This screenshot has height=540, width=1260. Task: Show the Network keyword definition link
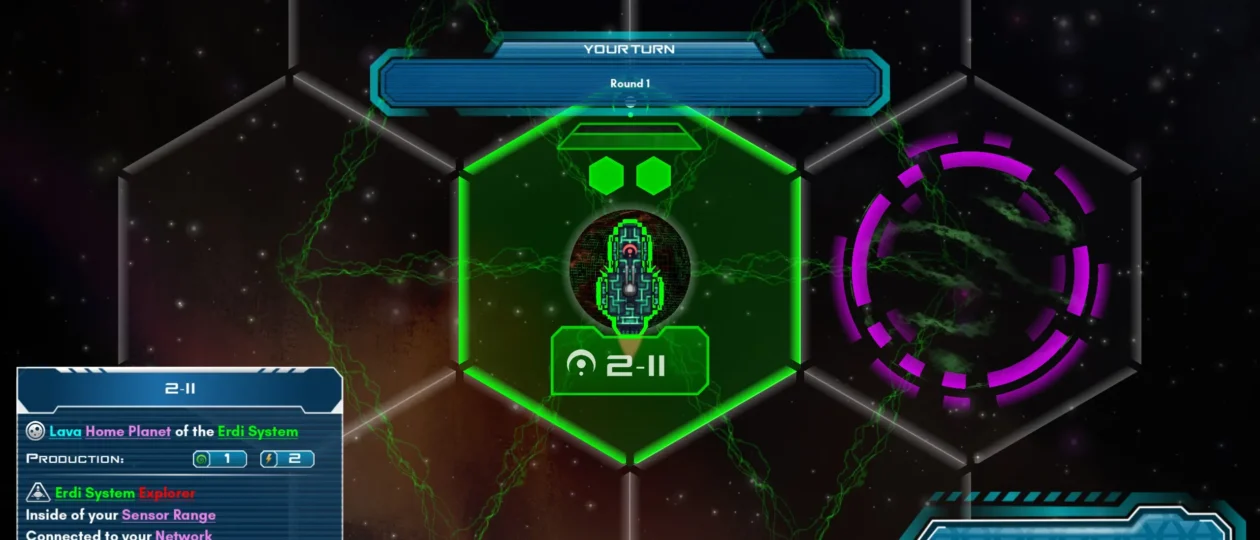point(183,534)
